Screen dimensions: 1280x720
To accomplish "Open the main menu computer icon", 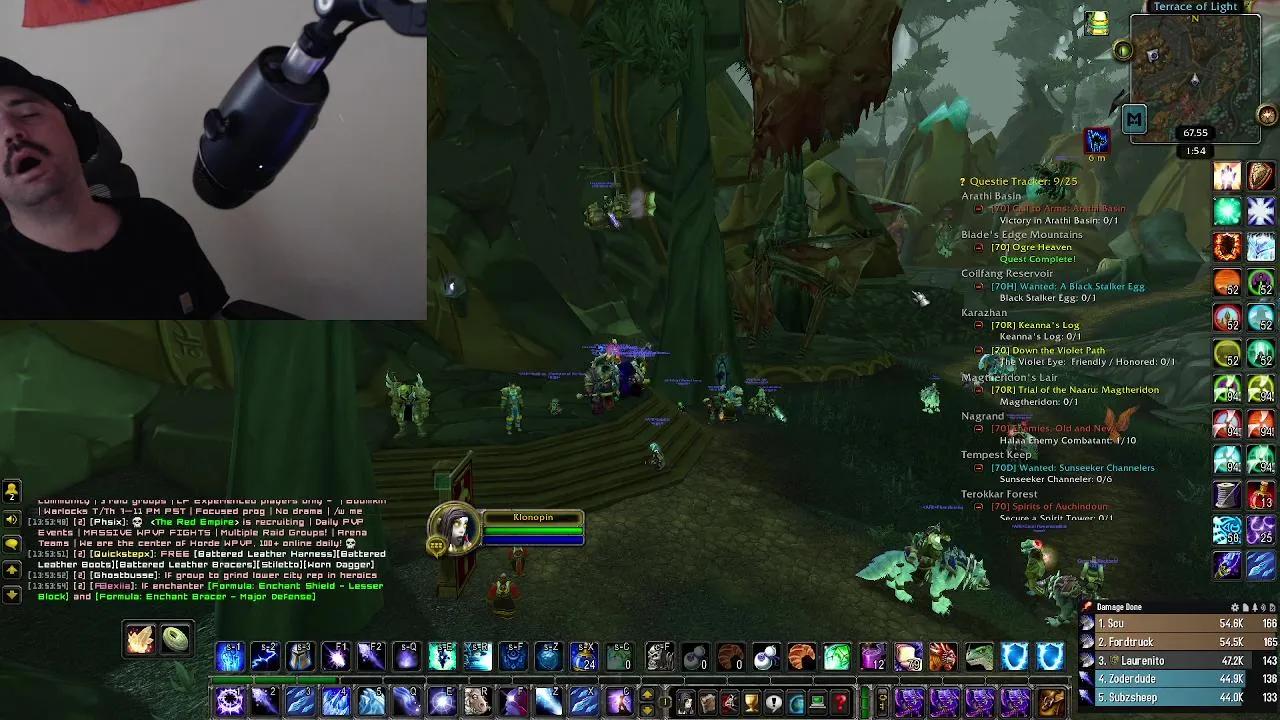I will pos(816,700).
